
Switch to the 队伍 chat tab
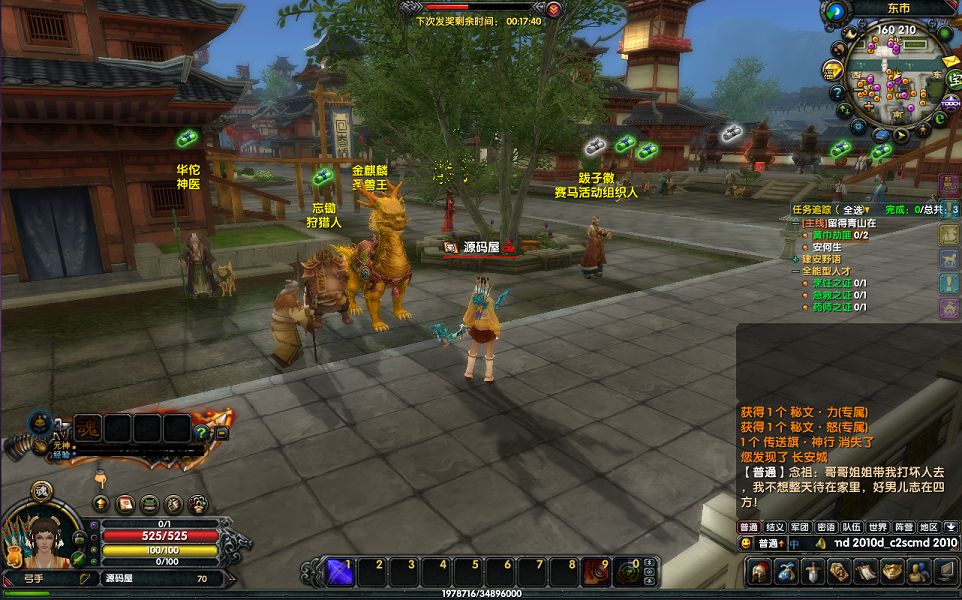click(851, 527)
